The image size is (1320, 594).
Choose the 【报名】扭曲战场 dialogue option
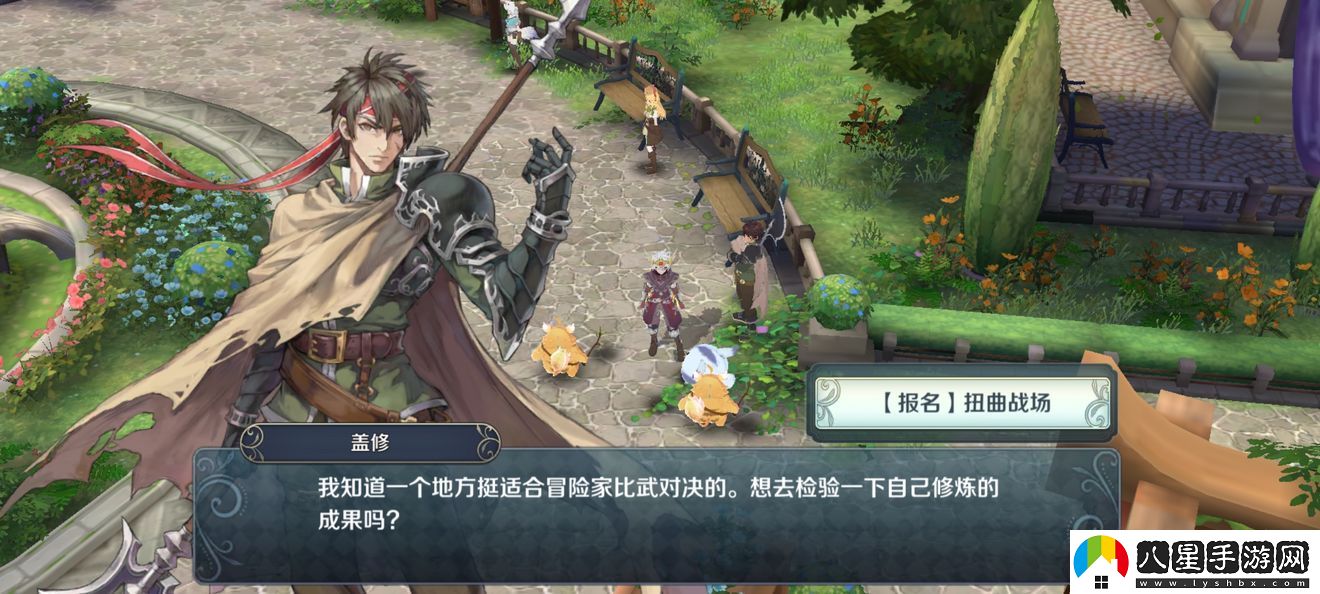pos(962,404)
